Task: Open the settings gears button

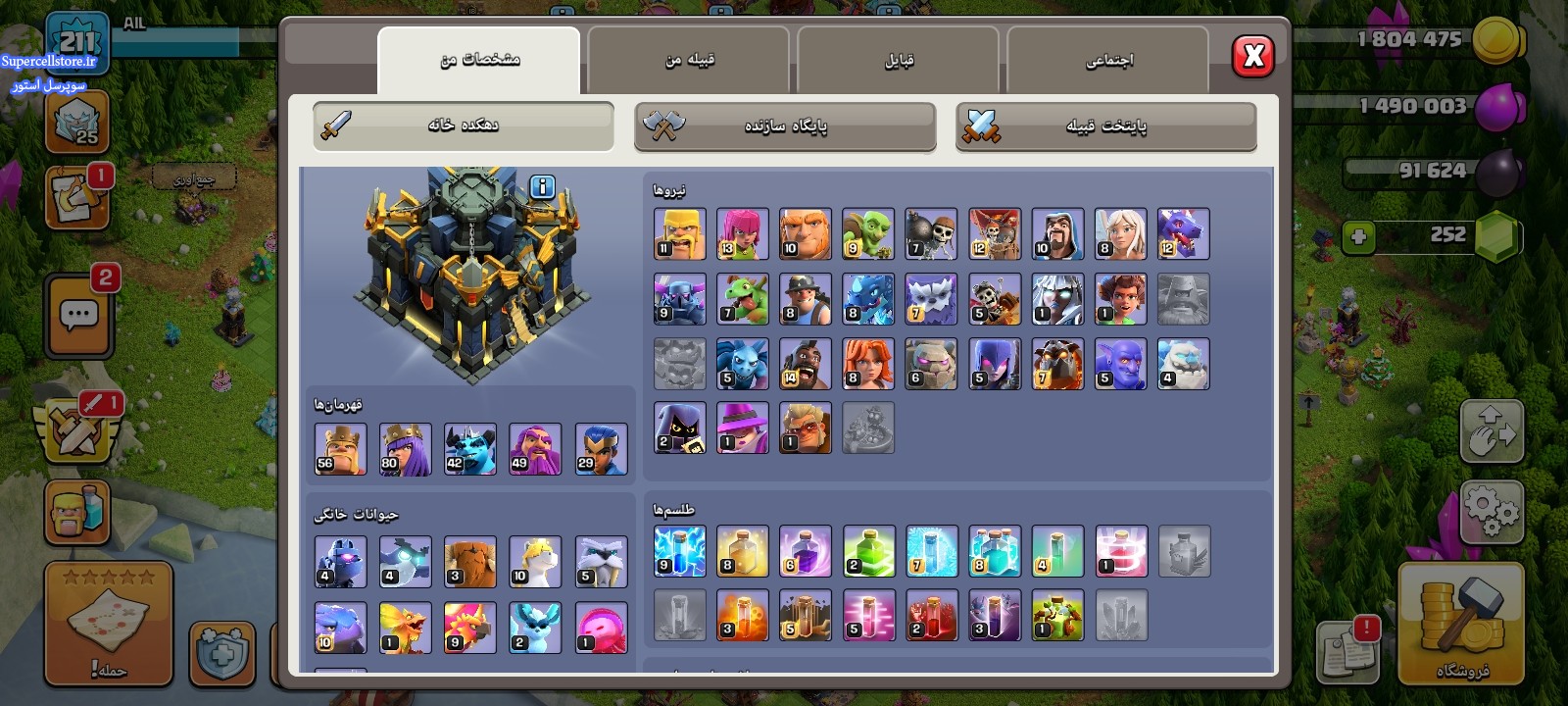Action: (1492, 511)
